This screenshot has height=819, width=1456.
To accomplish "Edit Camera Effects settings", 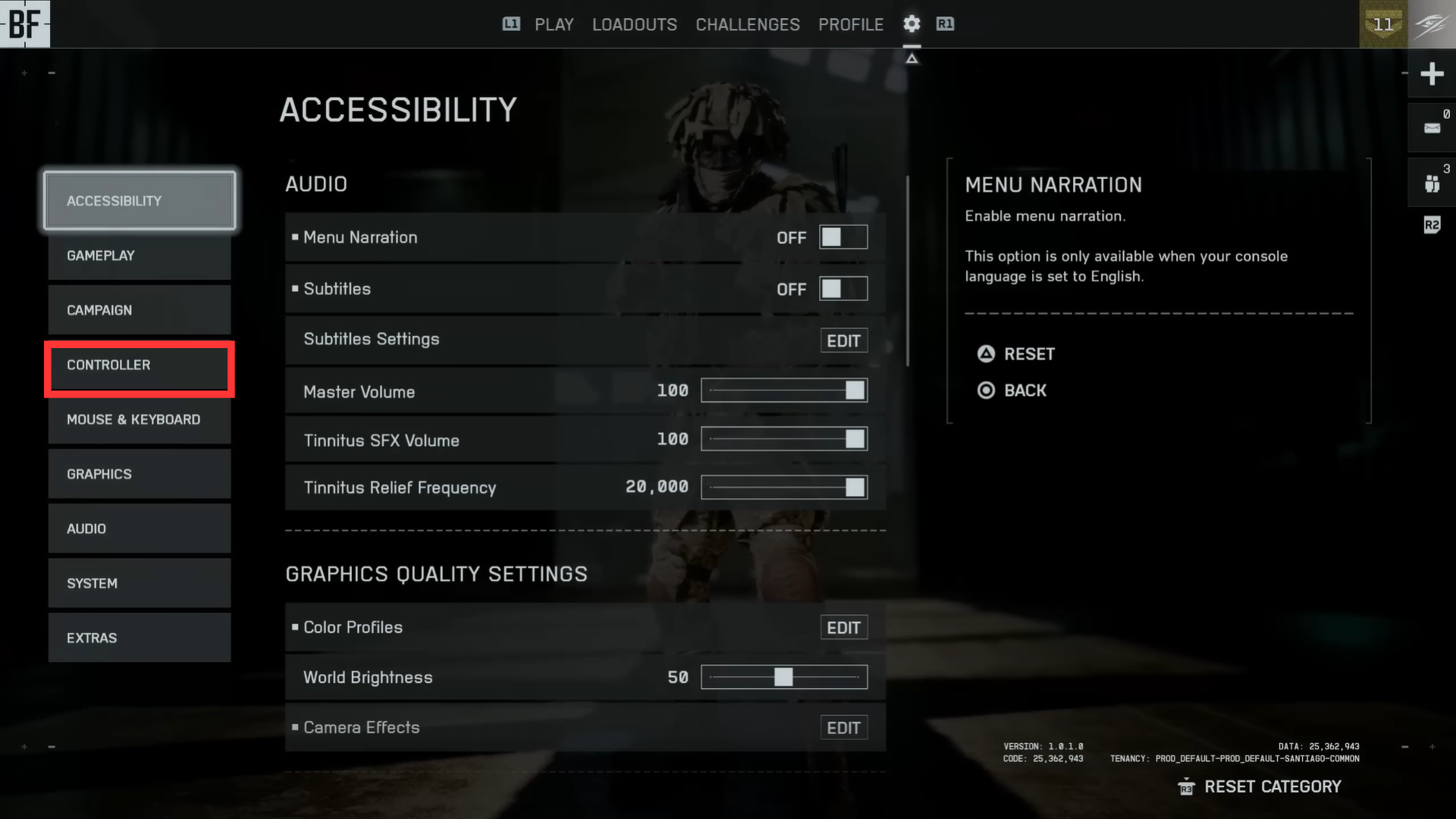I will pos(843,728).
